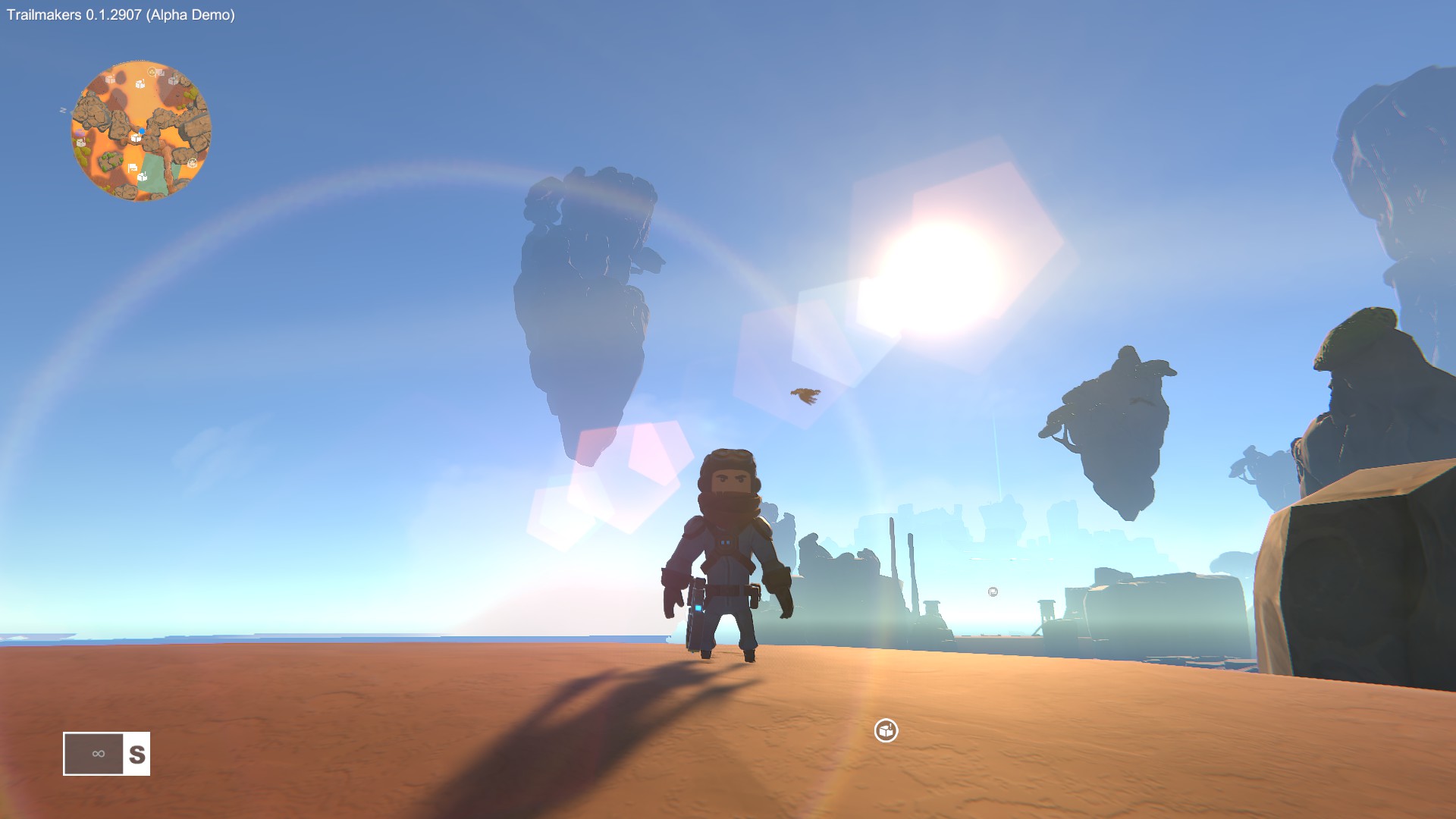
Task: Click the crate icon on the minimap's left edge
Action: pyautogui.click(x=80, y=143)
